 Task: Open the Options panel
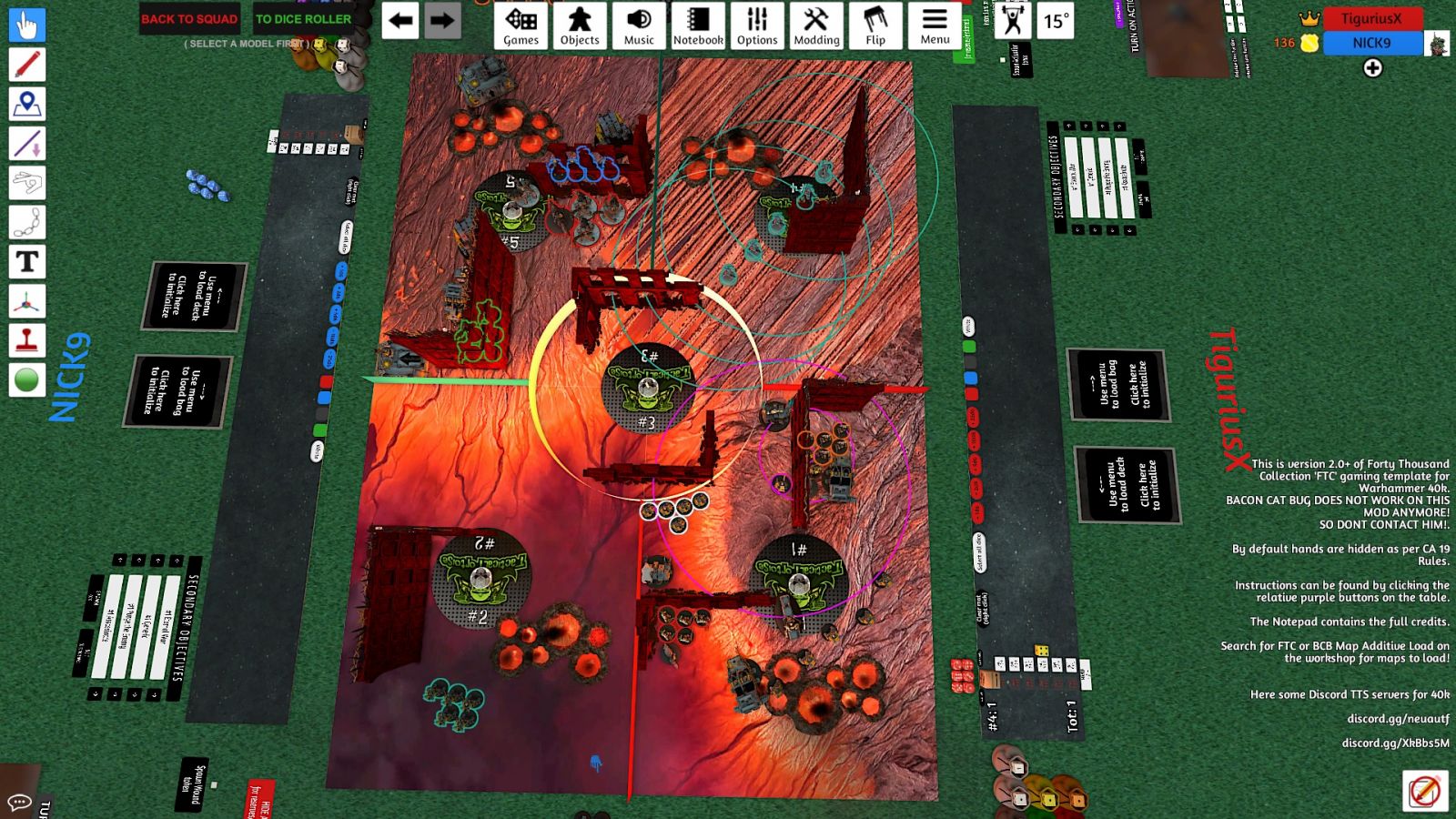pyautogui.click(x=757, y=25)
